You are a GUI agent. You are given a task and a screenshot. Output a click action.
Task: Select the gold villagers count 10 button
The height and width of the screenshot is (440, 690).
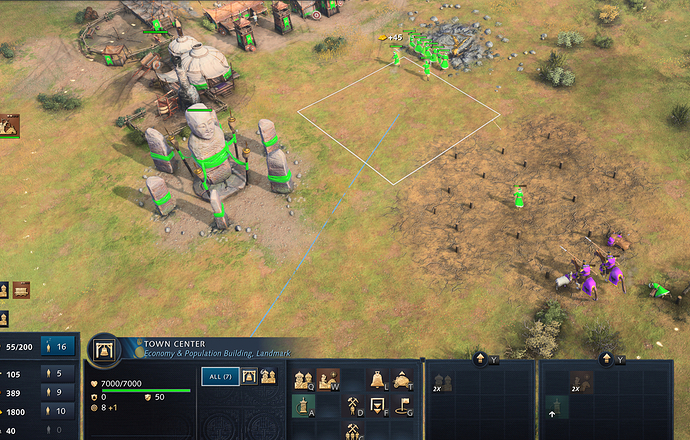point(58,411)
